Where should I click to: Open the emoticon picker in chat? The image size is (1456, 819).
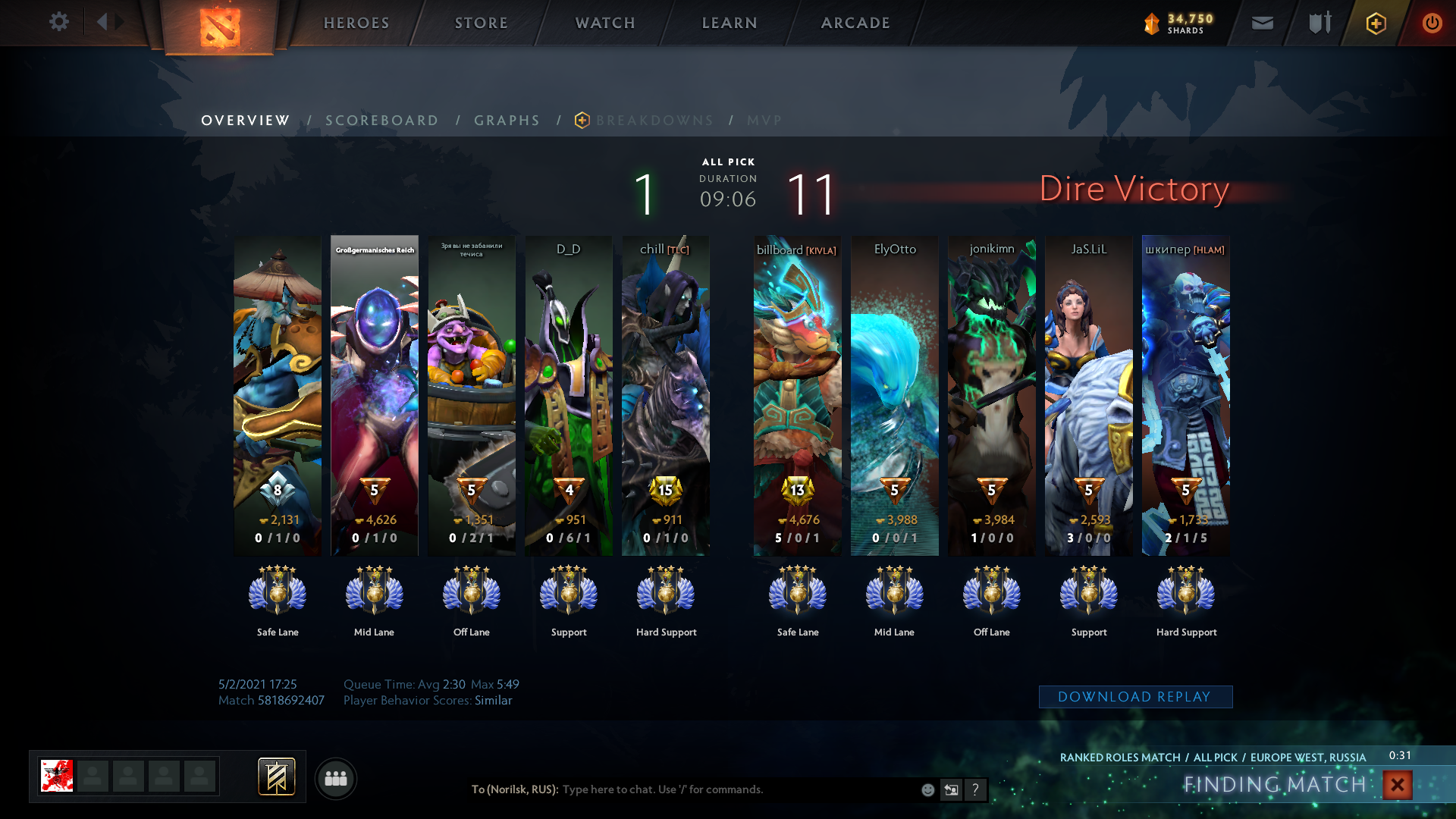coord(927,790)
